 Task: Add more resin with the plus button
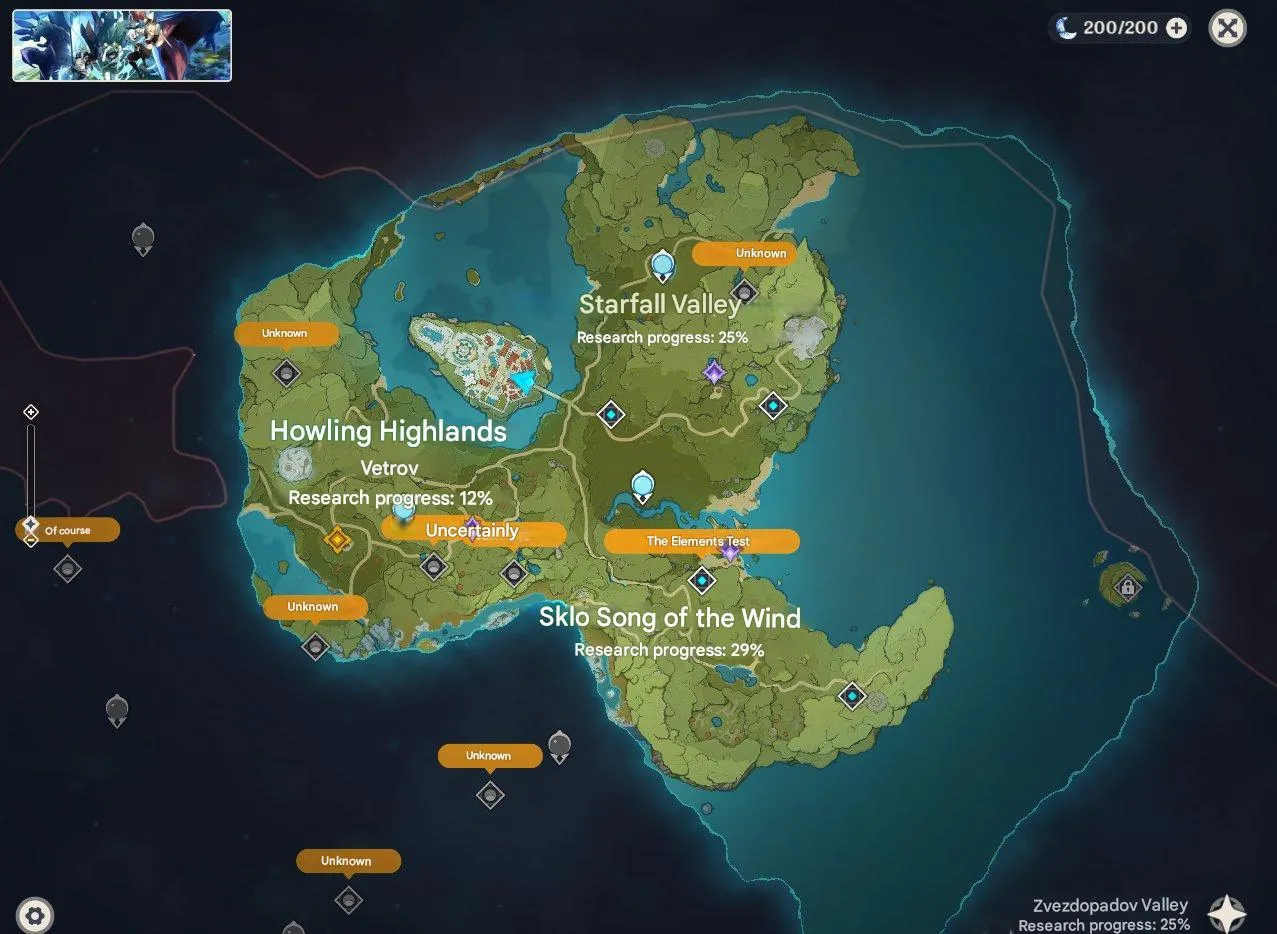point(1177,28)
